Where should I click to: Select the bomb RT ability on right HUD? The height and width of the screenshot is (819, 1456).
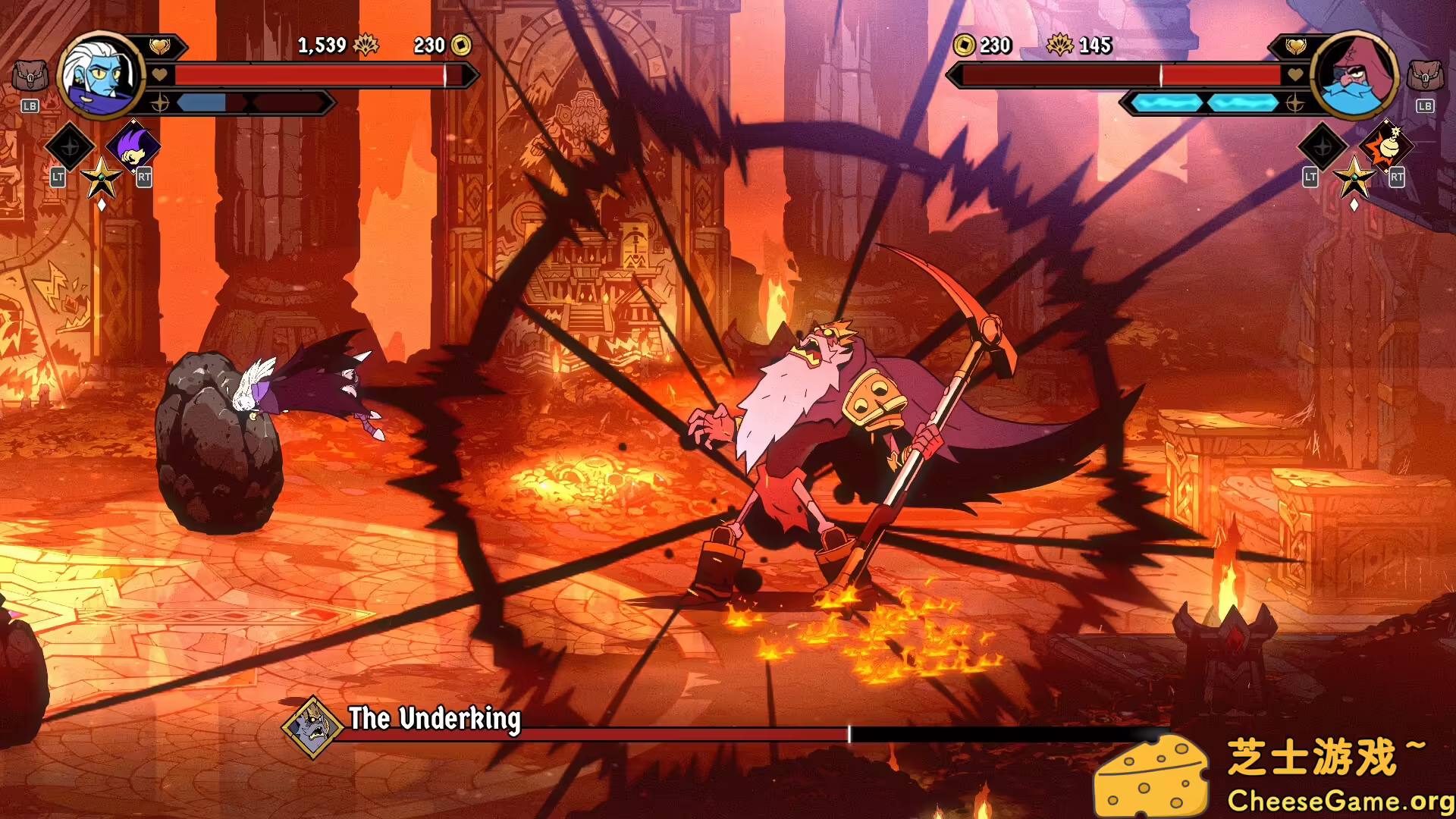[1385, 146]
